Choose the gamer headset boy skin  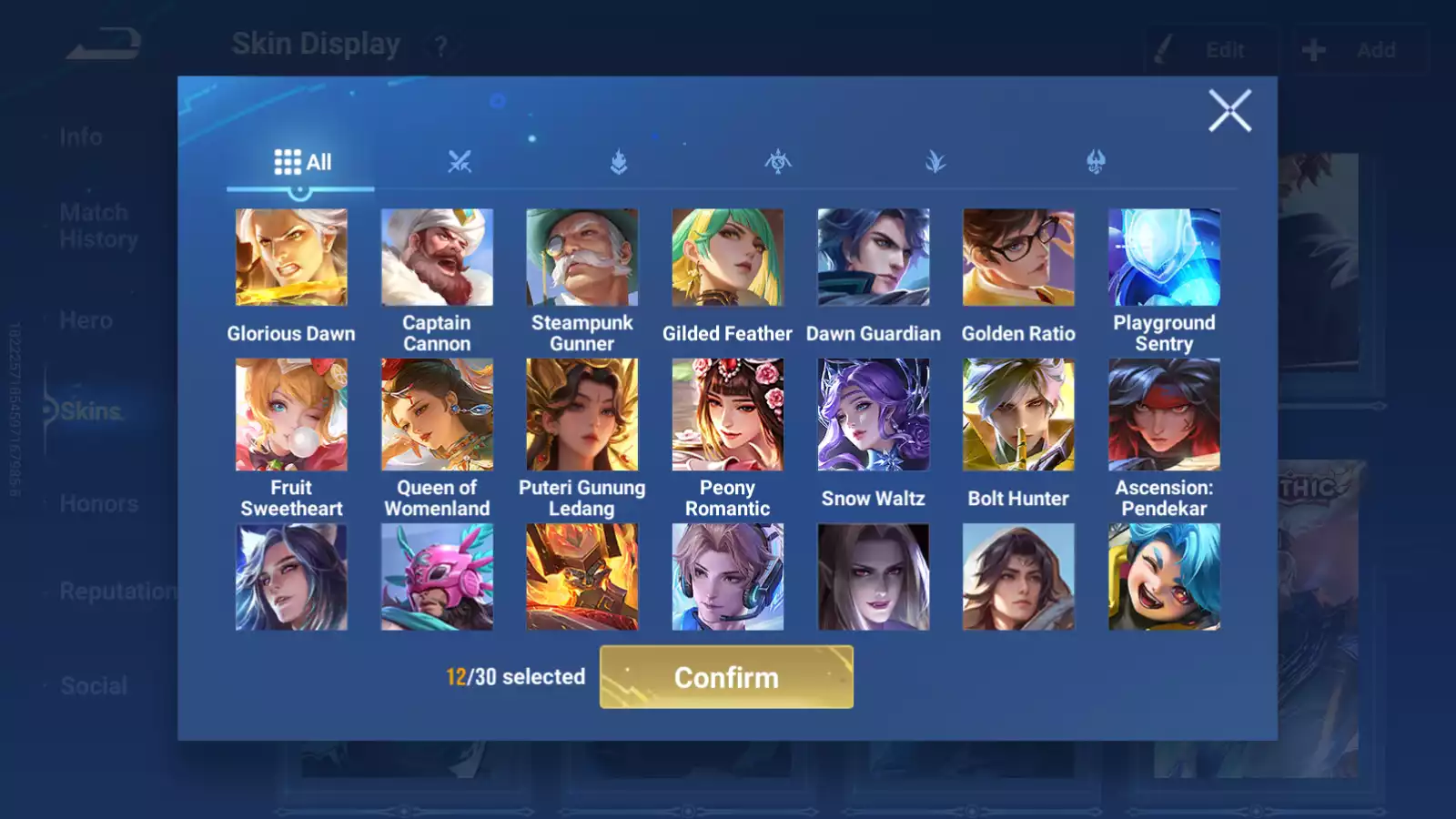tap(727, 577)
